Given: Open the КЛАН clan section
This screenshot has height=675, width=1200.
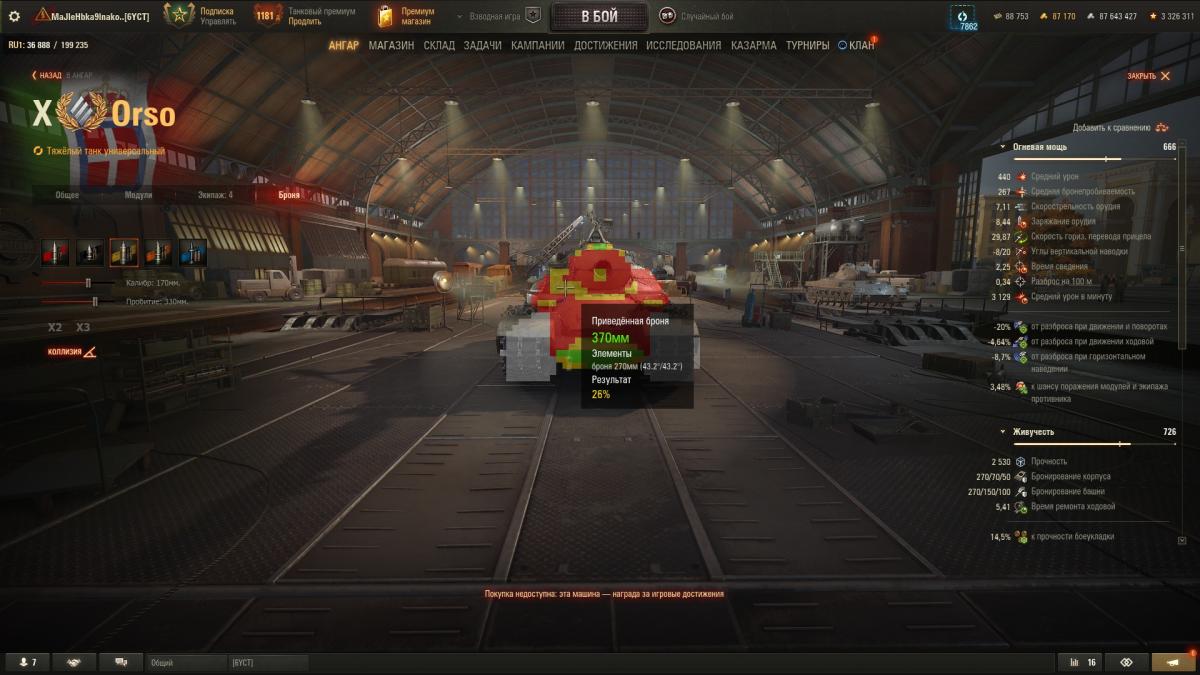Looking at the screenshot, I should coord(856,46).
